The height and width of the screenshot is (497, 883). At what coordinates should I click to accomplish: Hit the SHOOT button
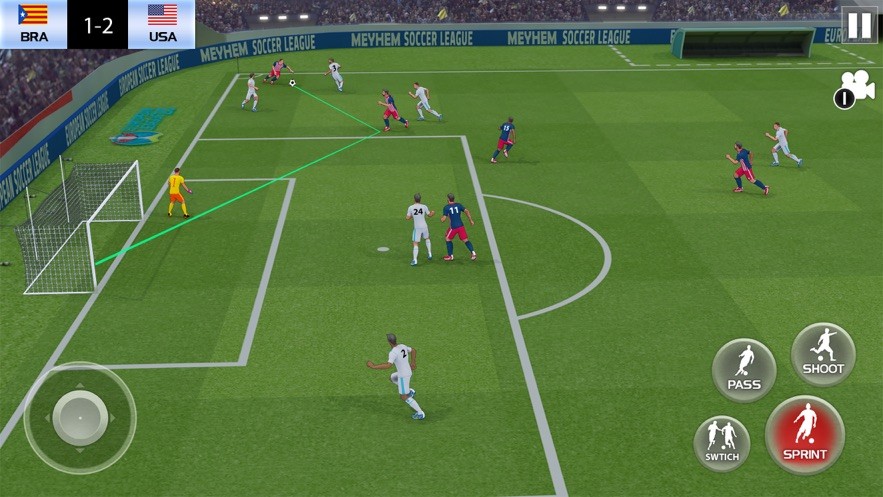(823, 354)
